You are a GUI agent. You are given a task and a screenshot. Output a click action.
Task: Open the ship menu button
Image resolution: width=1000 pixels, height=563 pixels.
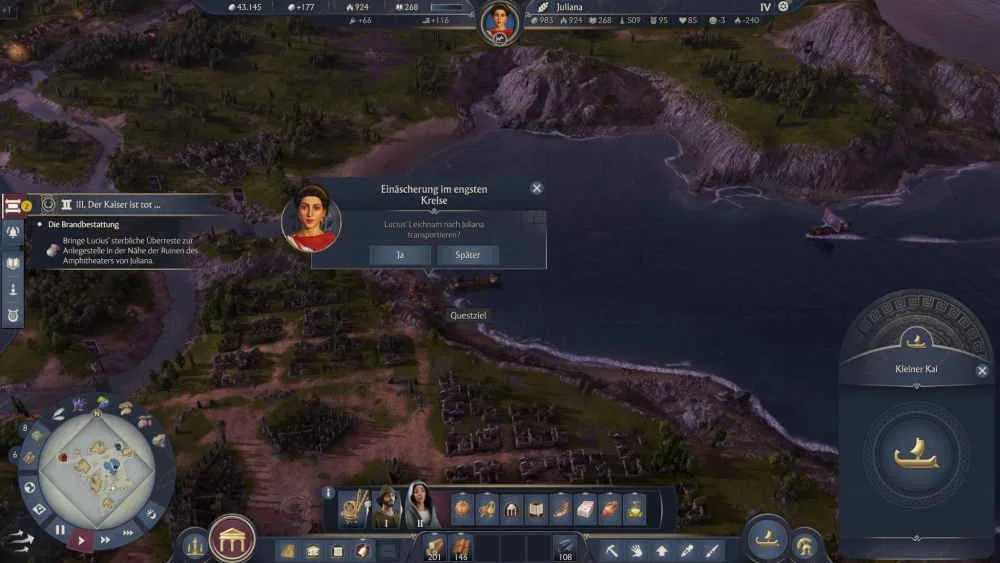coord(767,540)
